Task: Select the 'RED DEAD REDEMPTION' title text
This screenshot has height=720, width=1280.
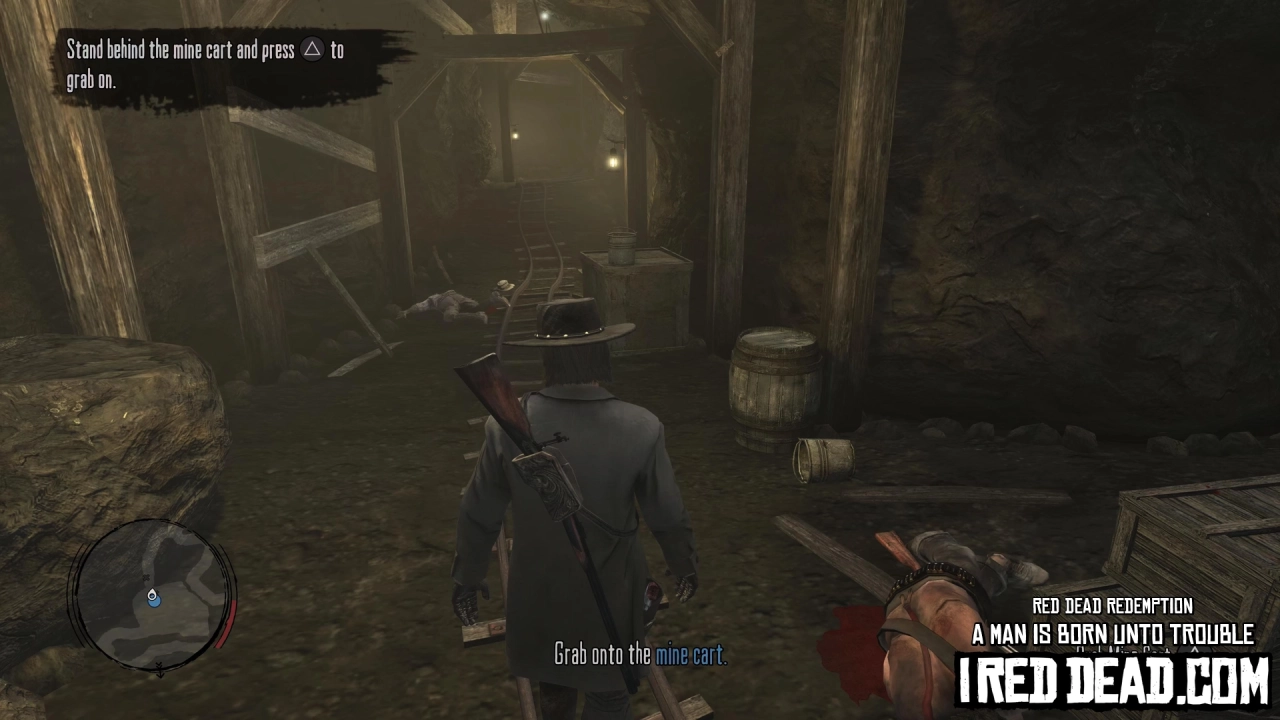Action: (1111, 606)
